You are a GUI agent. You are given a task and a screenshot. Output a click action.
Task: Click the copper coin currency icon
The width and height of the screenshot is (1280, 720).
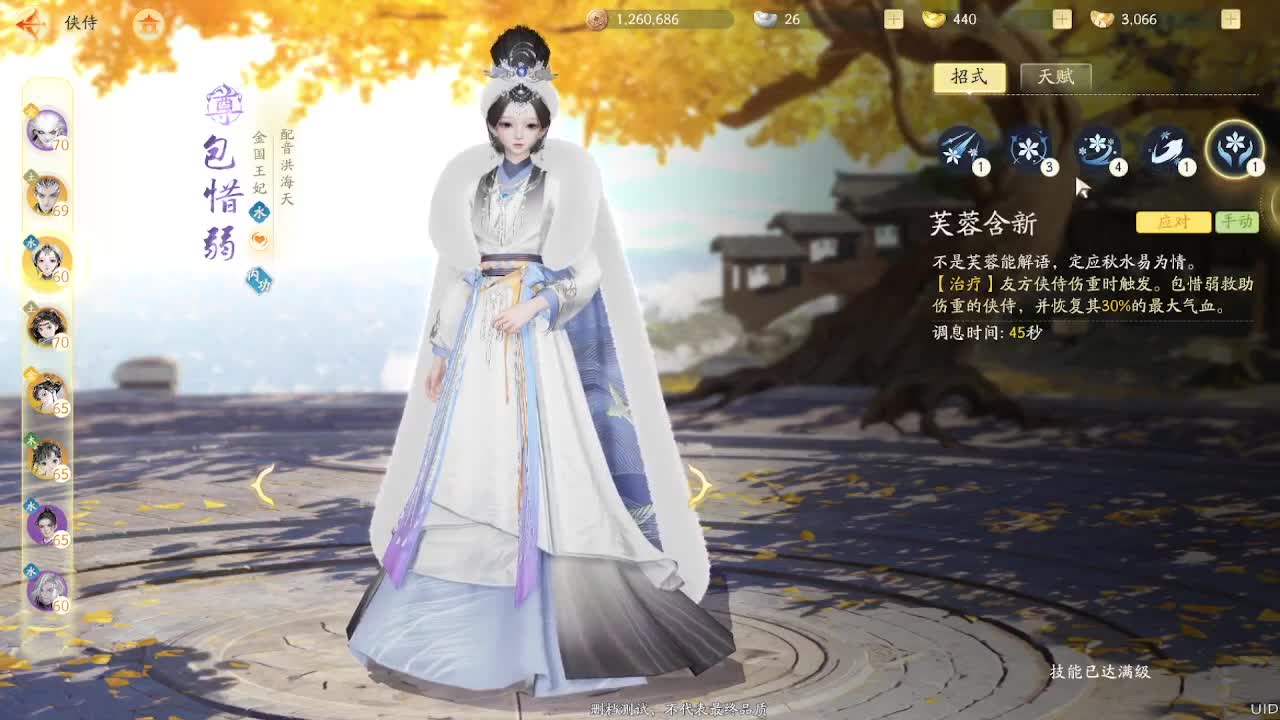[x=600, y=18]
